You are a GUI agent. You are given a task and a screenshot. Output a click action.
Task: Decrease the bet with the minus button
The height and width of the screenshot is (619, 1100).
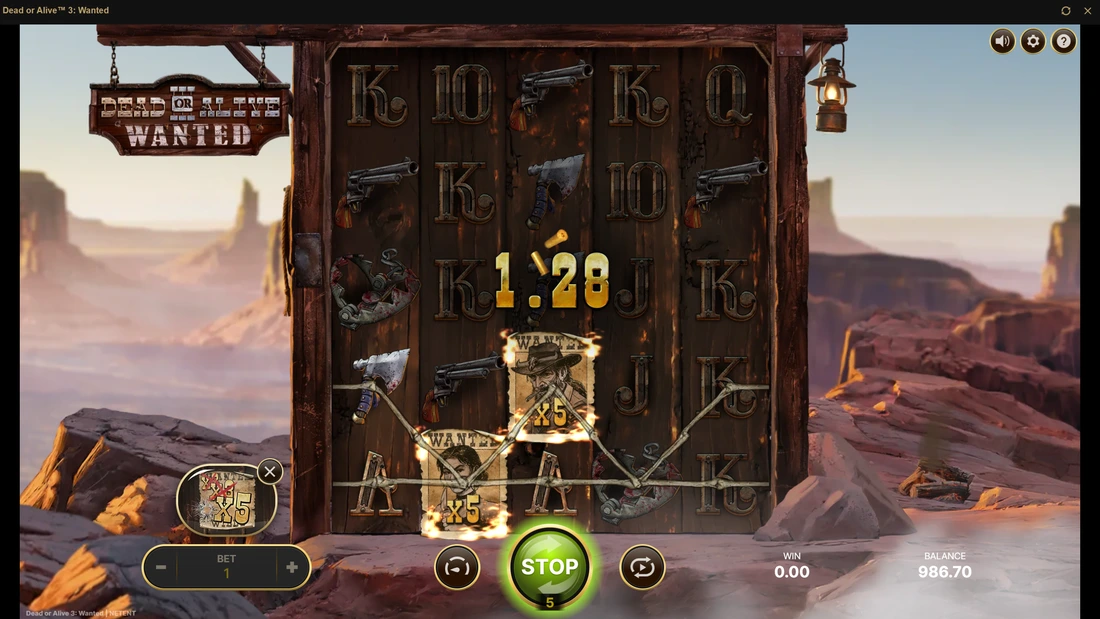click(160, 568)
